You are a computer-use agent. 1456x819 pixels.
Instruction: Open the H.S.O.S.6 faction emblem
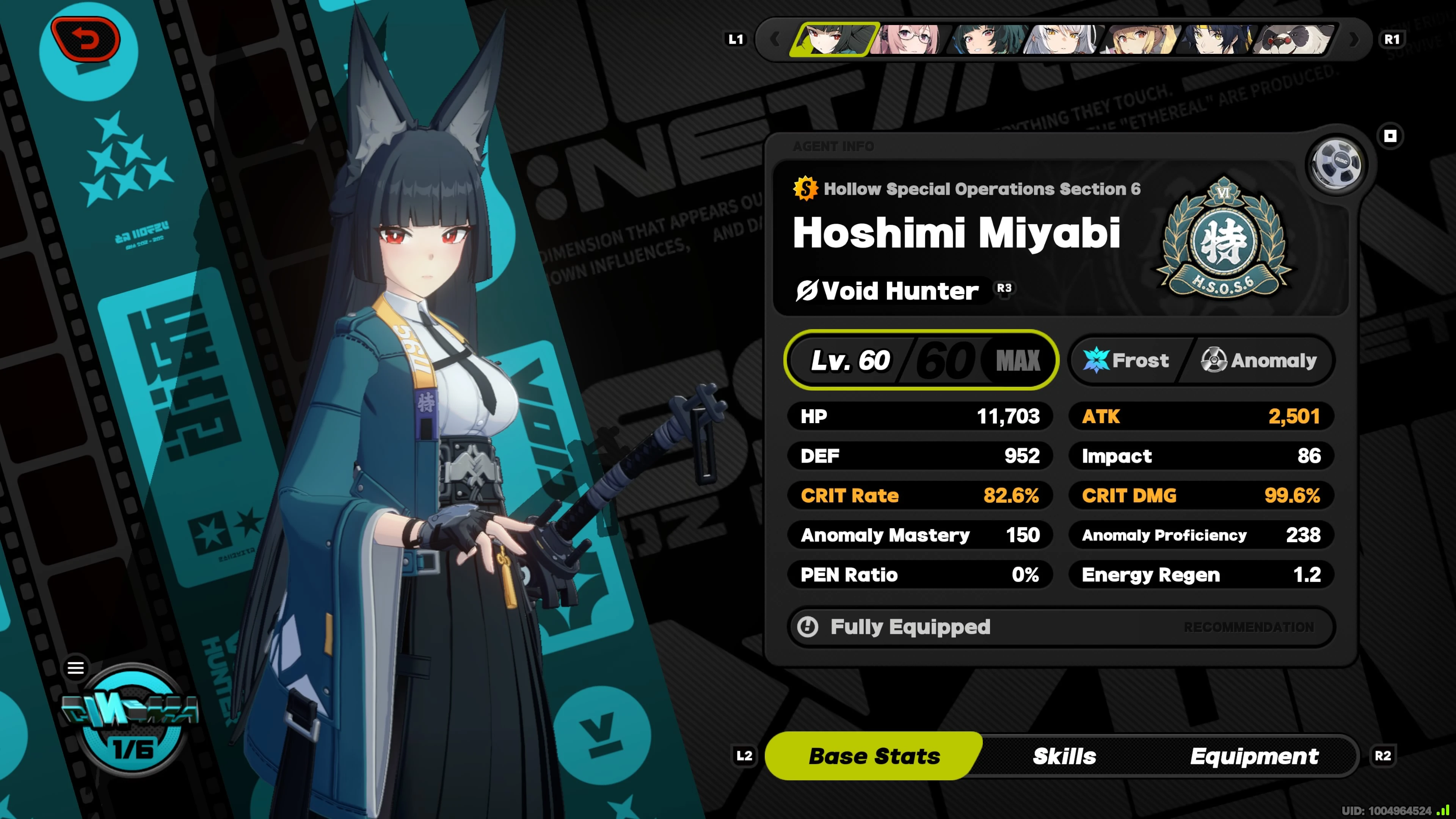tap(1223, 240)
